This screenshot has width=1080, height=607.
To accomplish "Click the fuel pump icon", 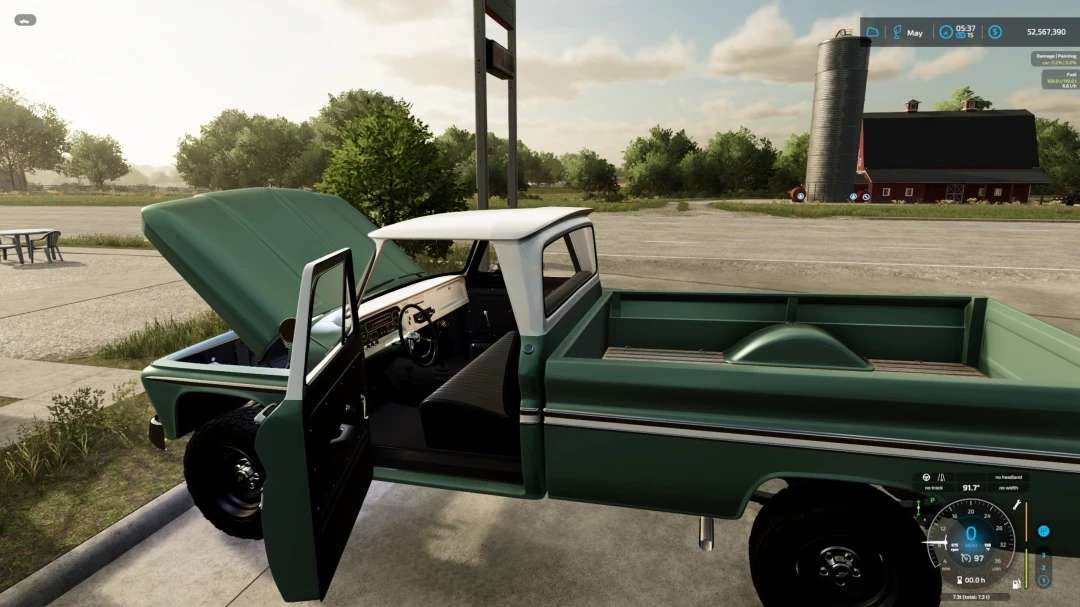I will 1017,582.
